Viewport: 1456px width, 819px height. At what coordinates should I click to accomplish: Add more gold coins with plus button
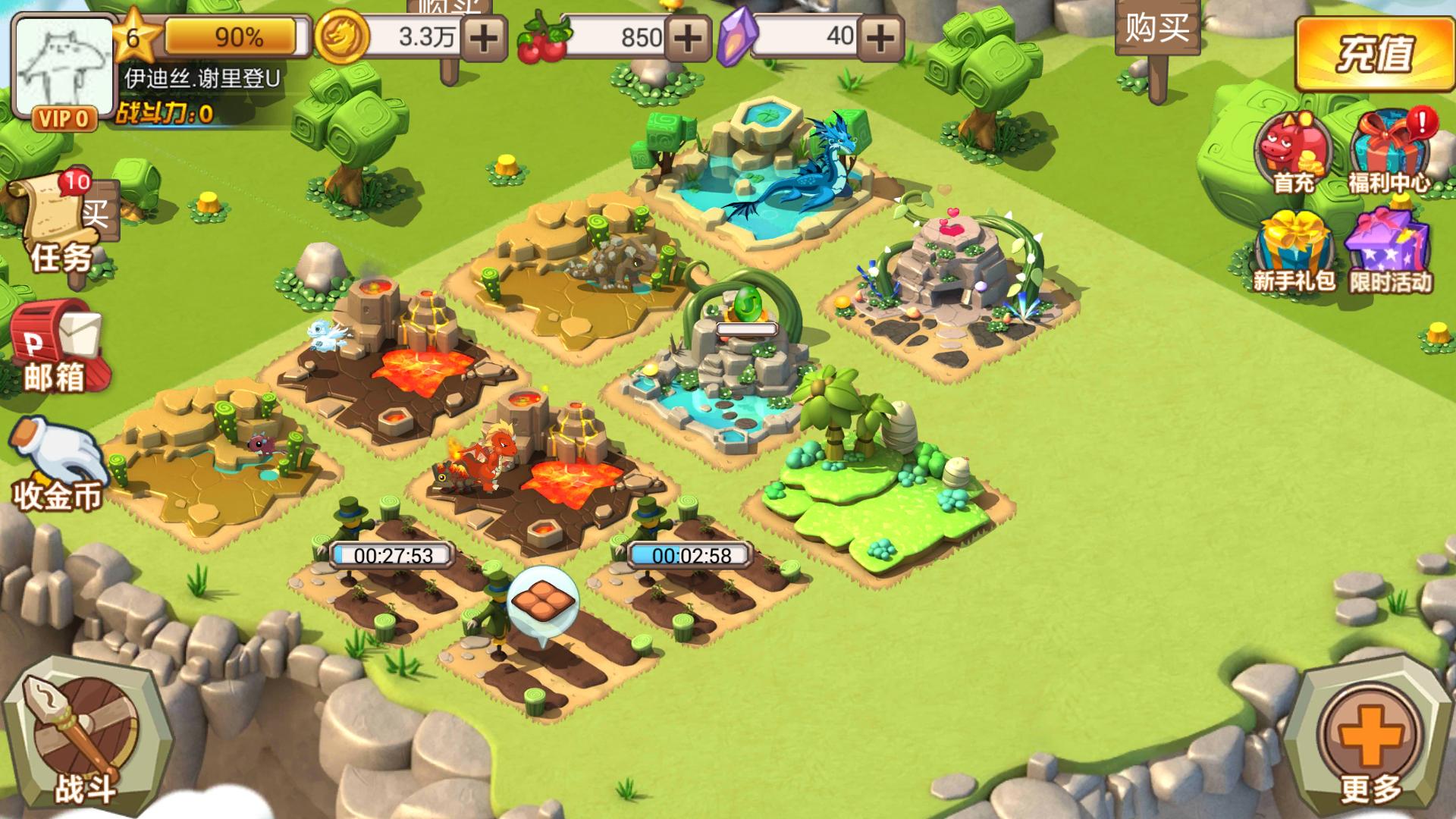tap(485, 37)
